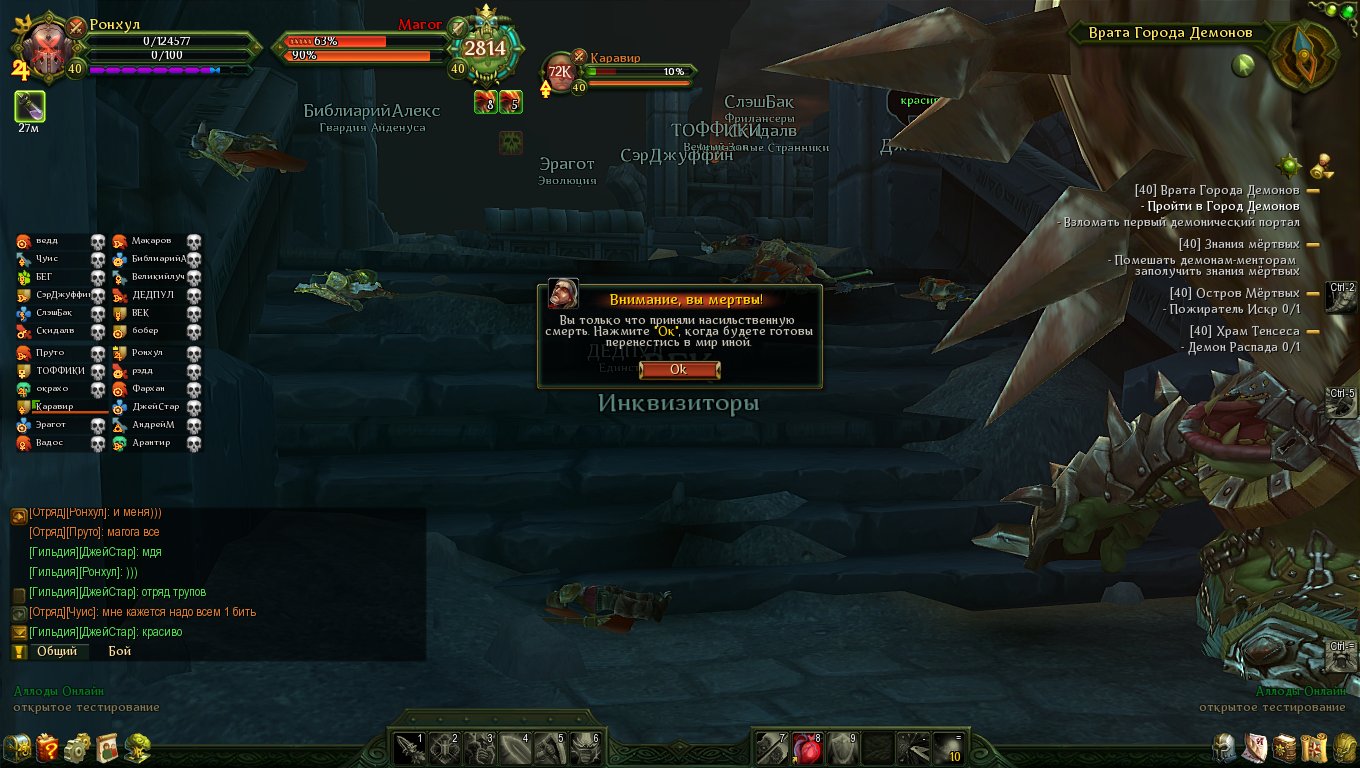Open the red question mark help book

click(47, 747)
